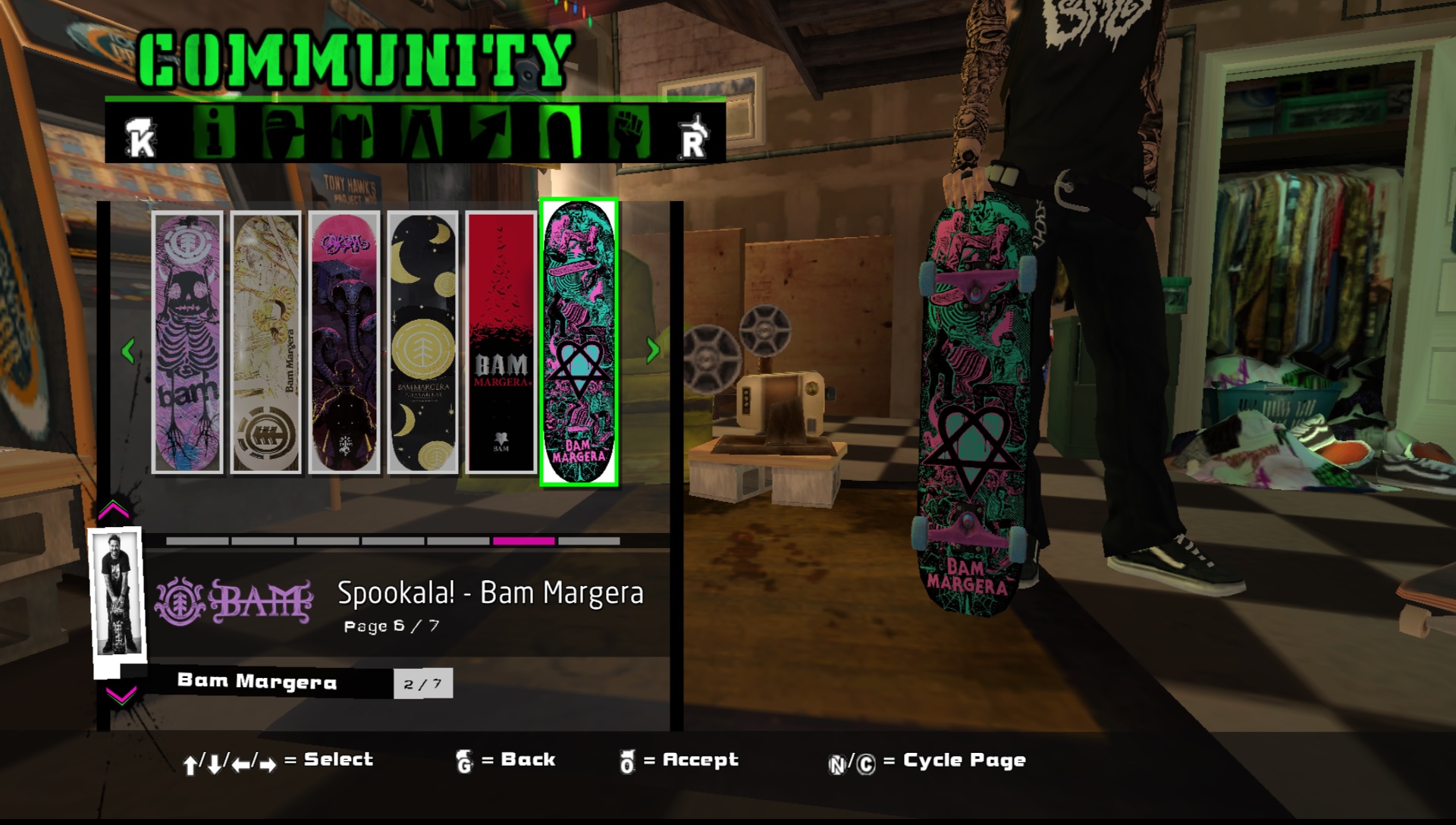This screenshot has height=825, width=1456.
Task: Select the skateboard deck category tab
Action: [560, 132]
